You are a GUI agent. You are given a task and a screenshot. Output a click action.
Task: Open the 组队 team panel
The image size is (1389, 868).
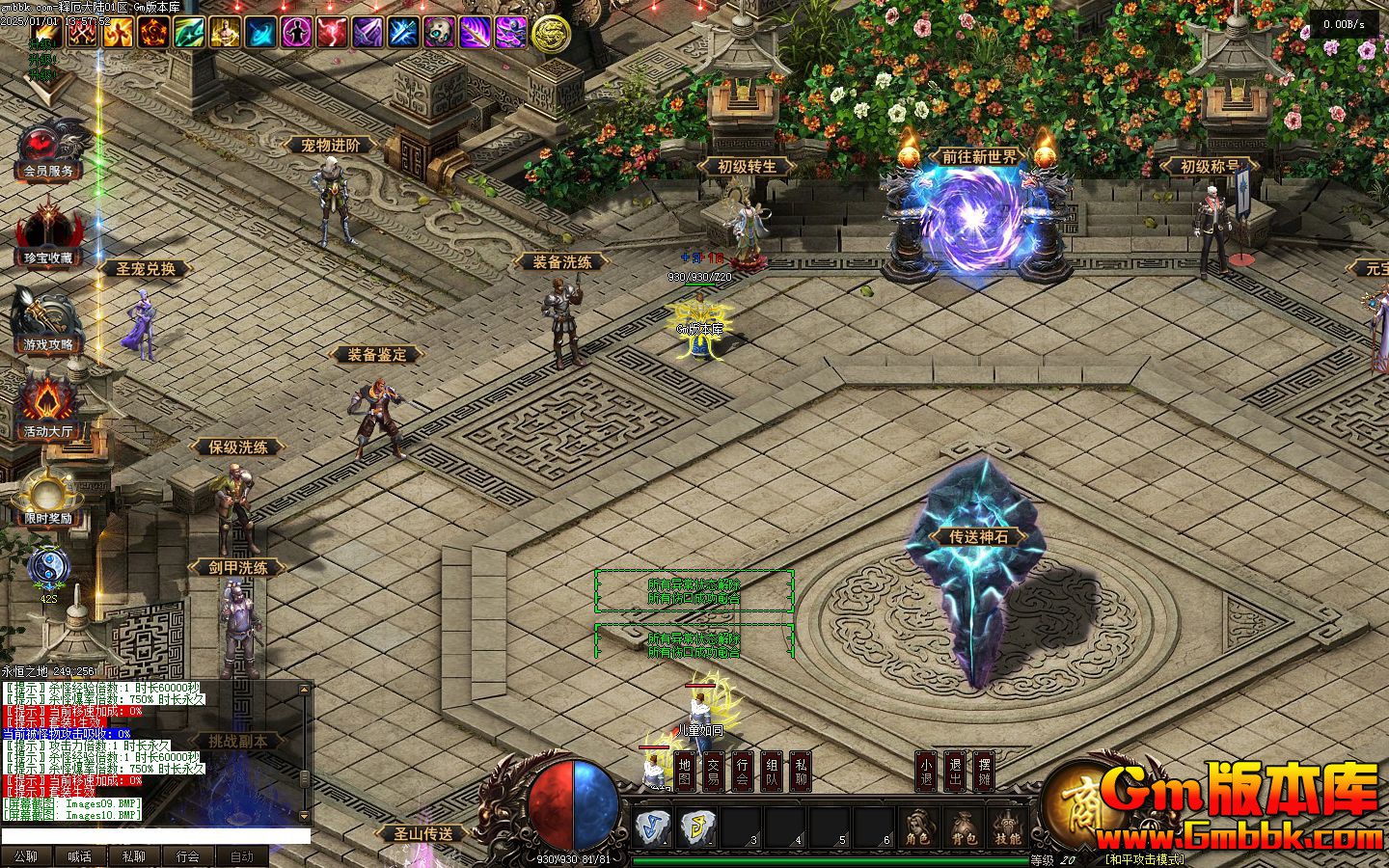click(772, 771)
